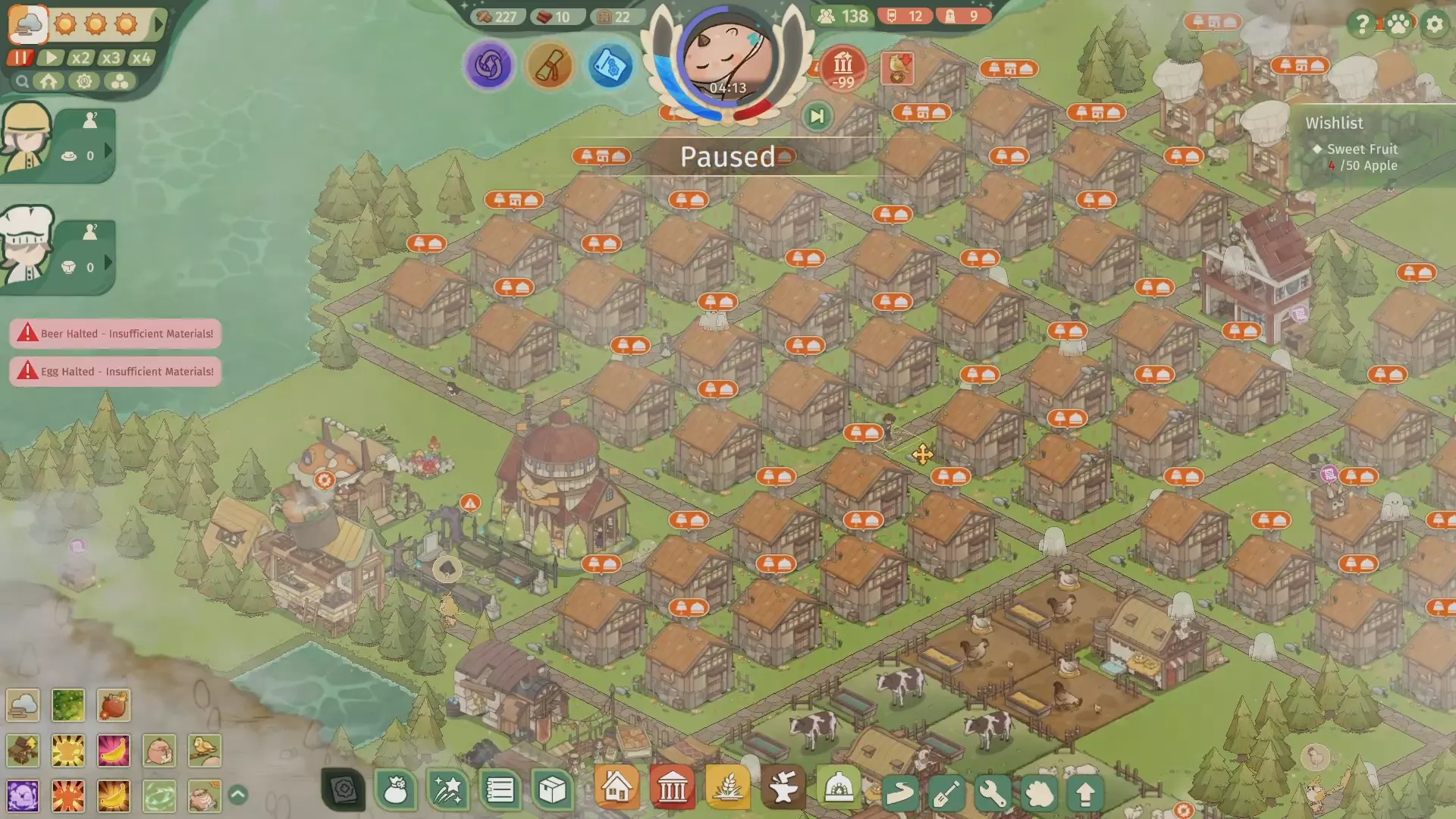Screen dimensions: 1456x819
Task: Expand the weather forecast arrow
Action: pos(158,24)
